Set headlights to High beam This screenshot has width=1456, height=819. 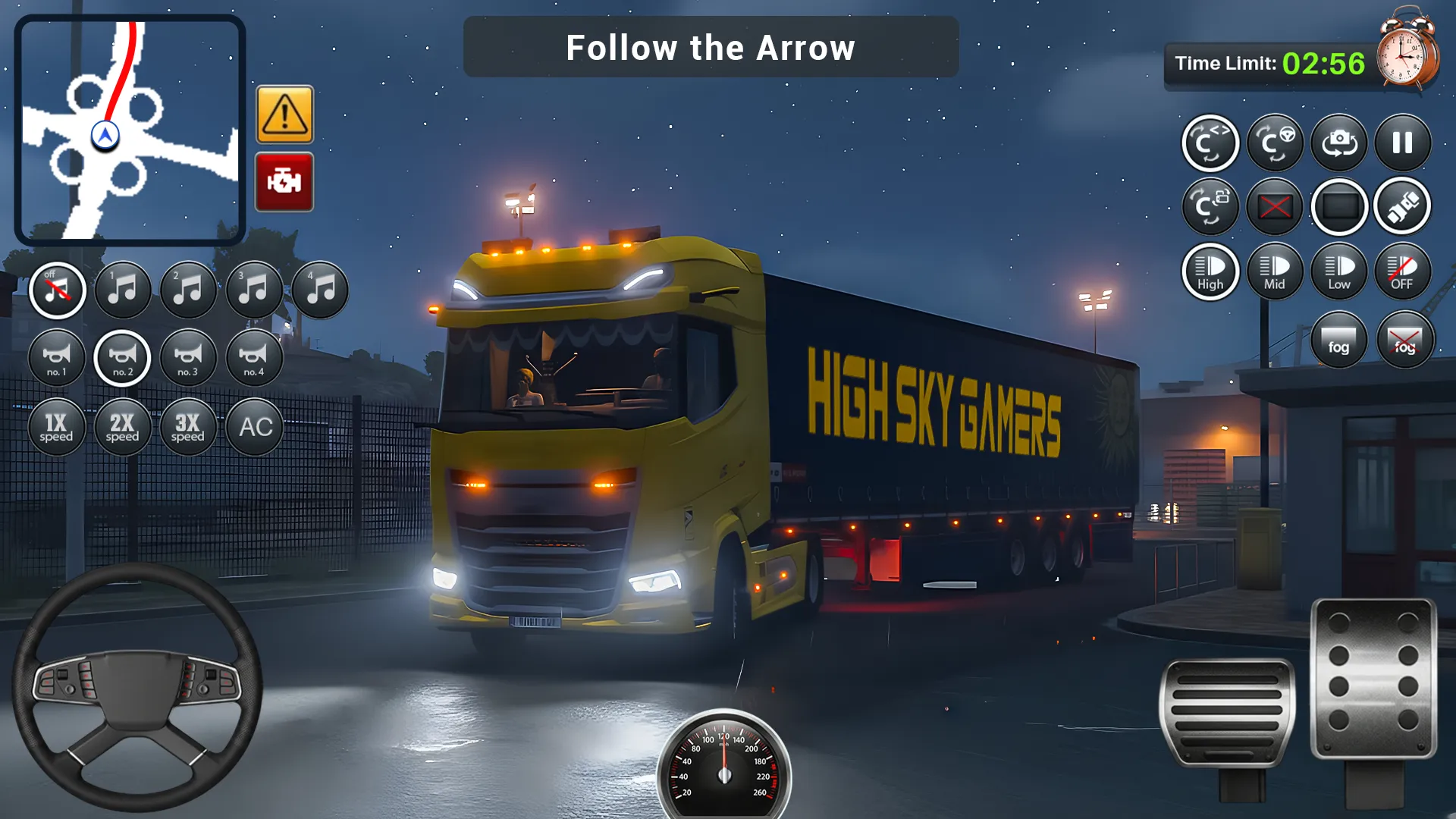(1210, 271)
